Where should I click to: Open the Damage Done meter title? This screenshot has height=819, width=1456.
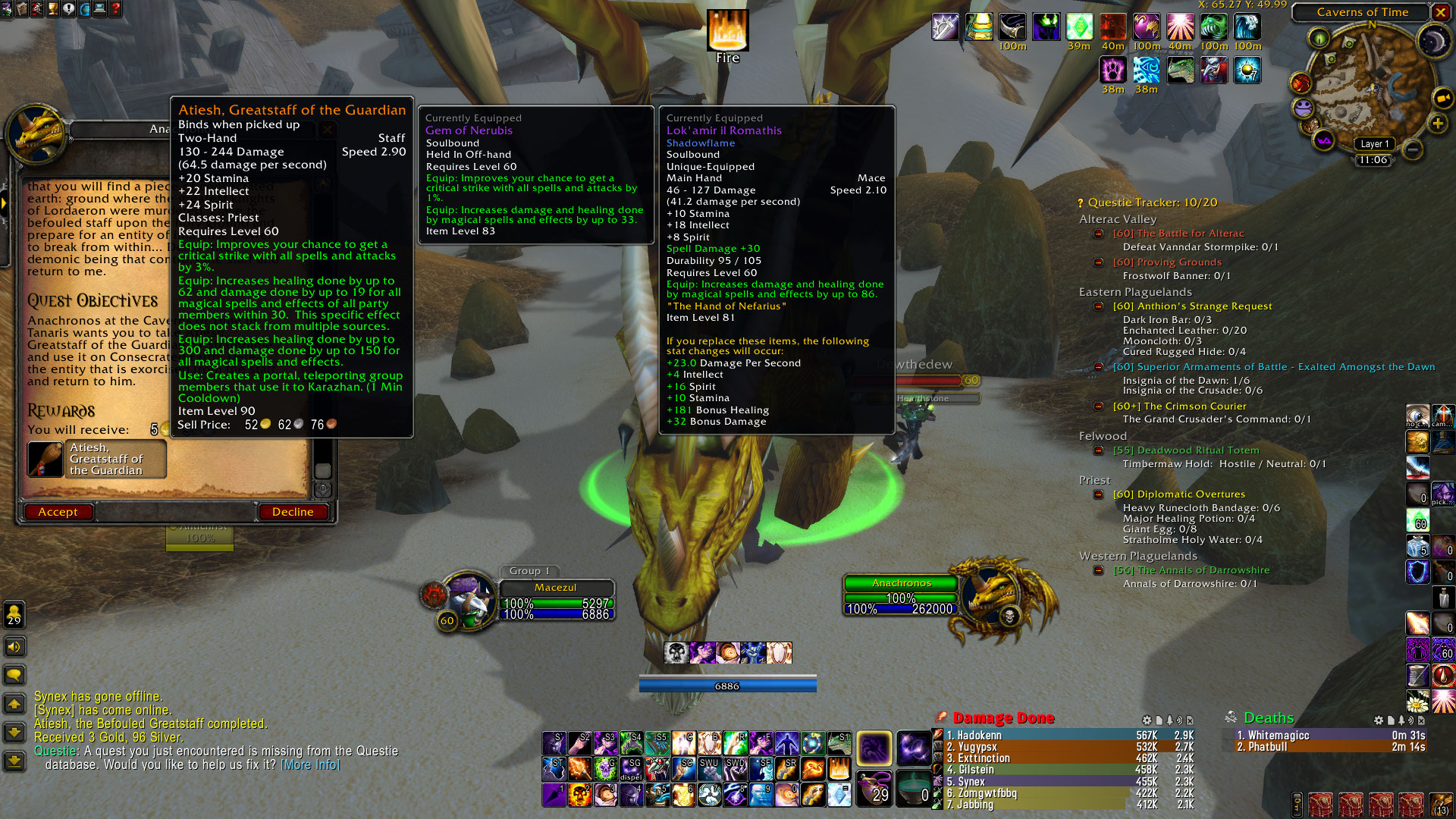pos(1003,718)
